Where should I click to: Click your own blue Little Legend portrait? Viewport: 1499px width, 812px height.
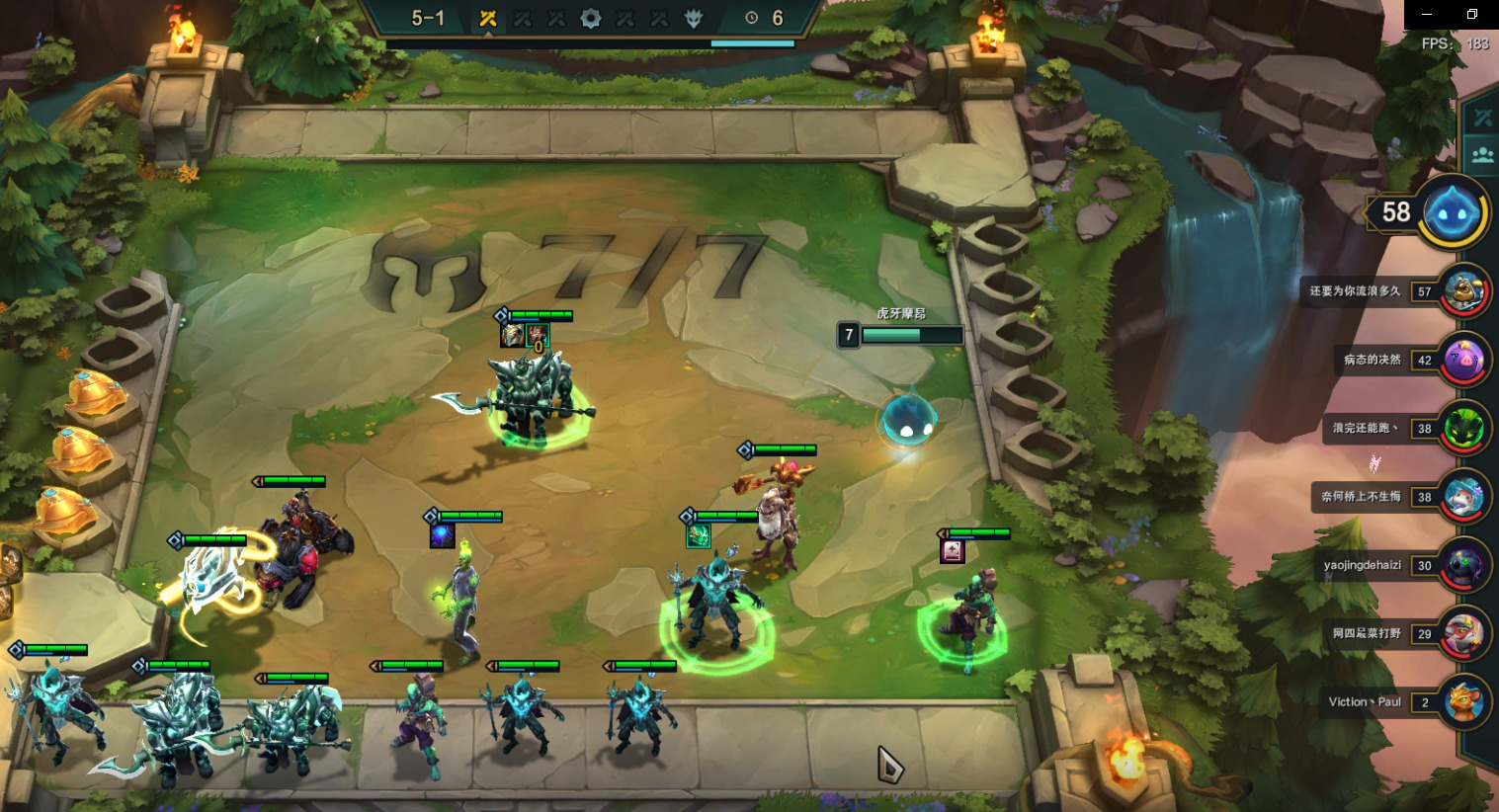click(1453, 212)
